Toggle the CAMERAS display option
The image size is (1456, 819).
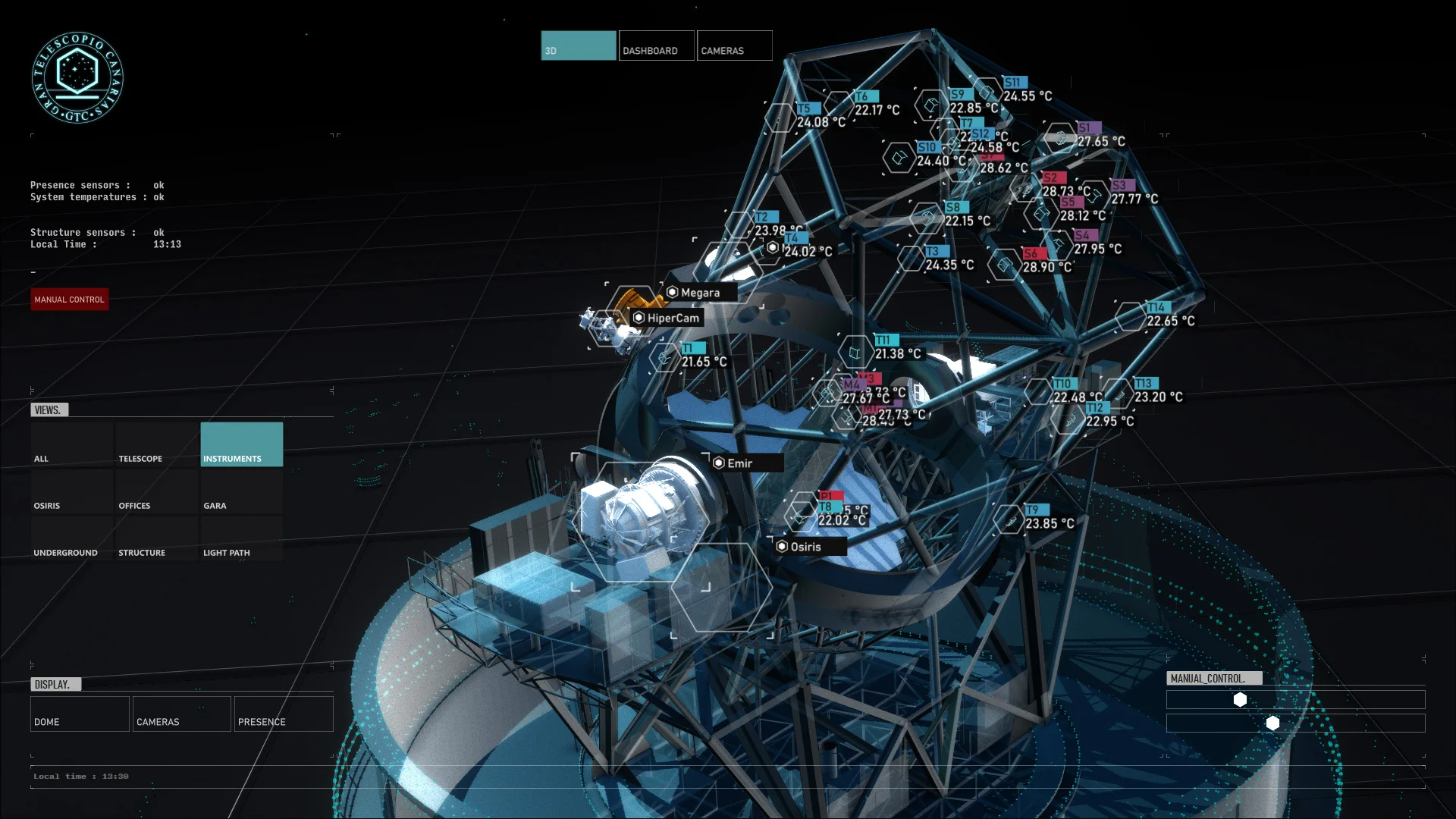180,714
